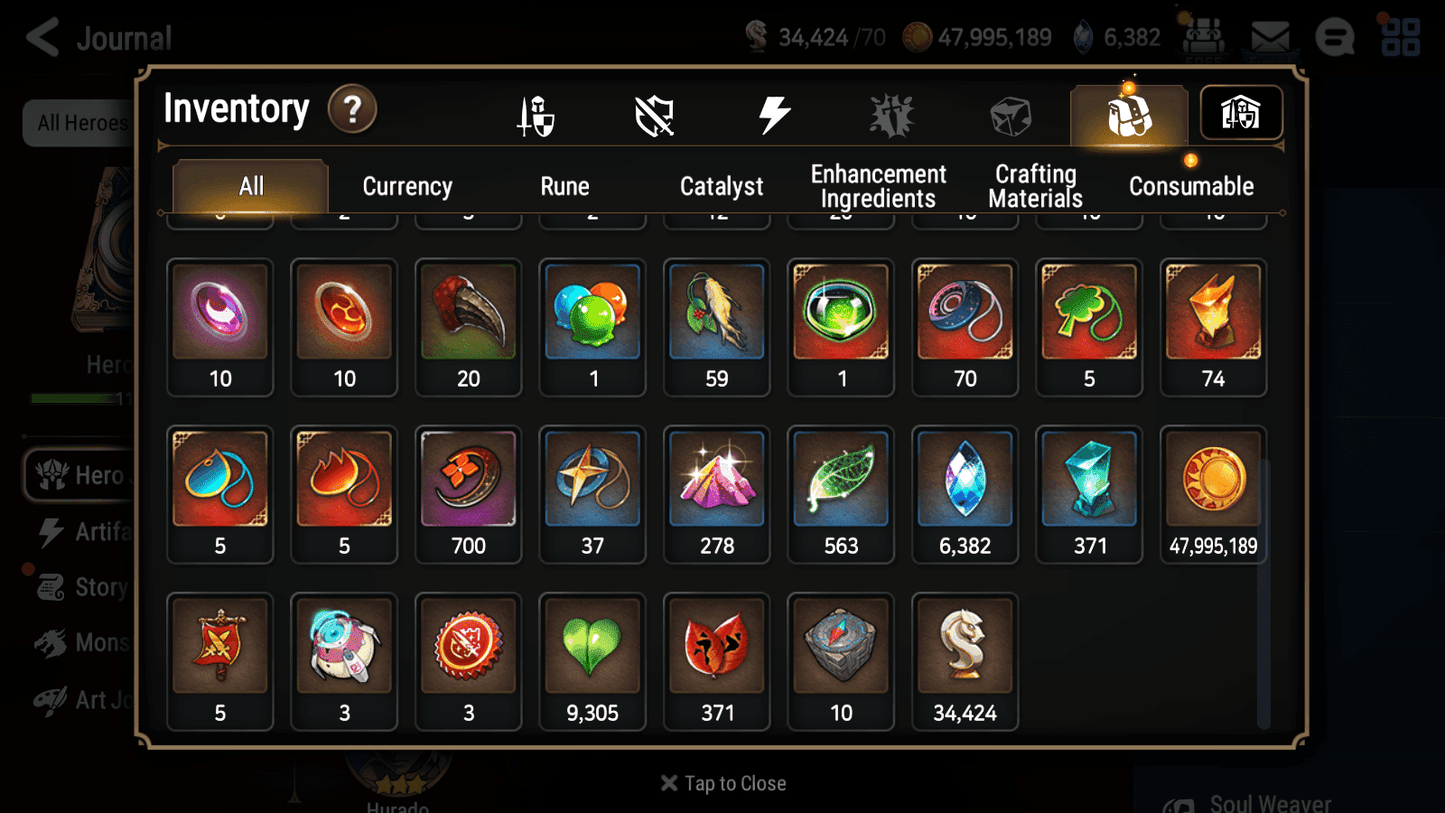Open the inventory help question mark

coord(352,110)
